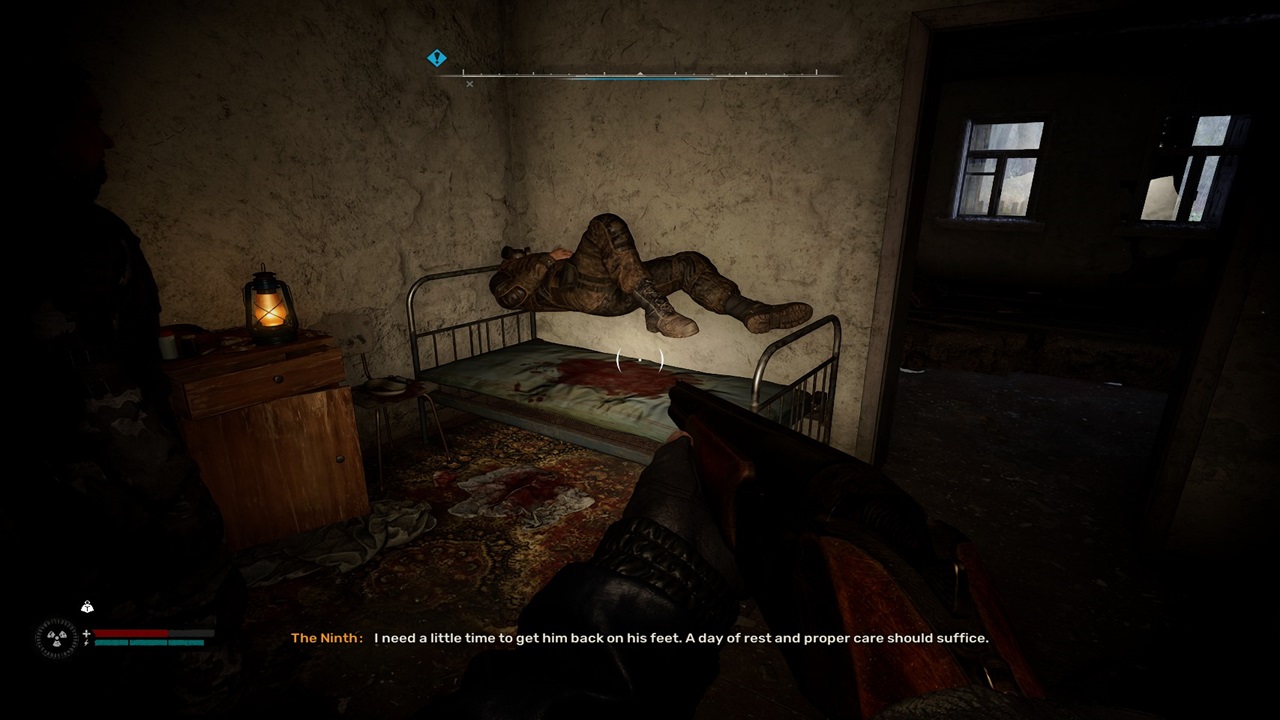Click the blue highlighted segment of the compass

[640, 77]
